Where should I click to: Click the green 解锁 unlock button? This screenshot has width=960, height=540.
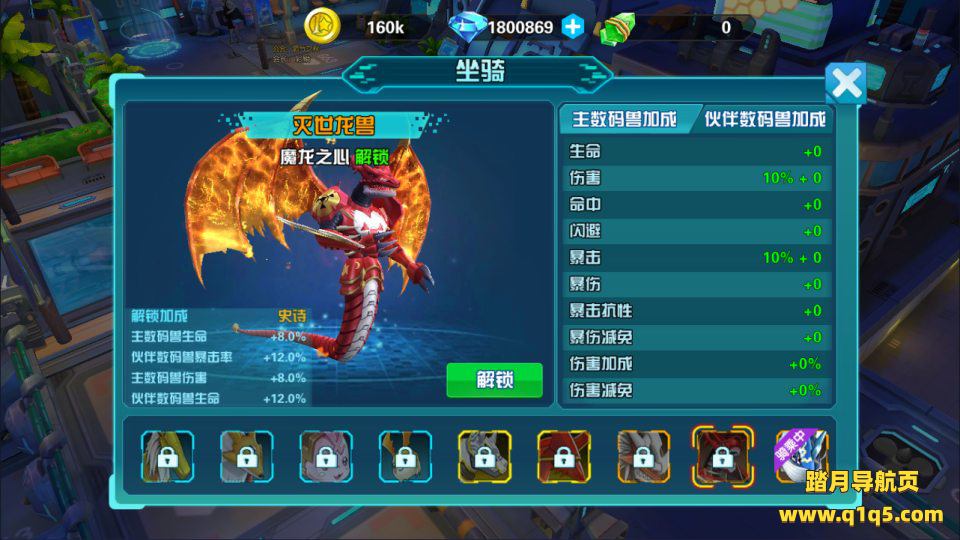click(x=494, y=380)
